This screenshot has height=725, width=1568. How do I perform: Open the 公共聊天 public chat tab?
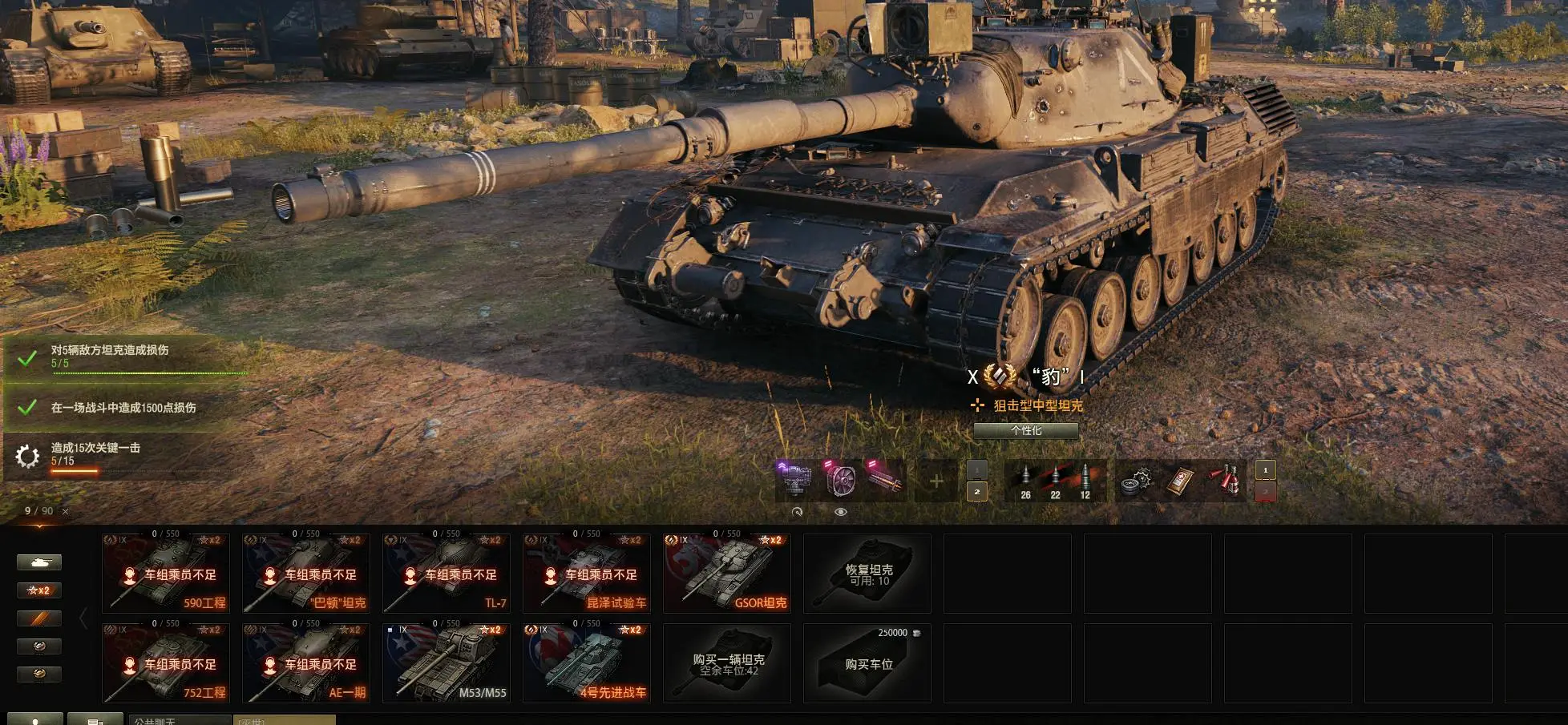(x=180, y=720)
